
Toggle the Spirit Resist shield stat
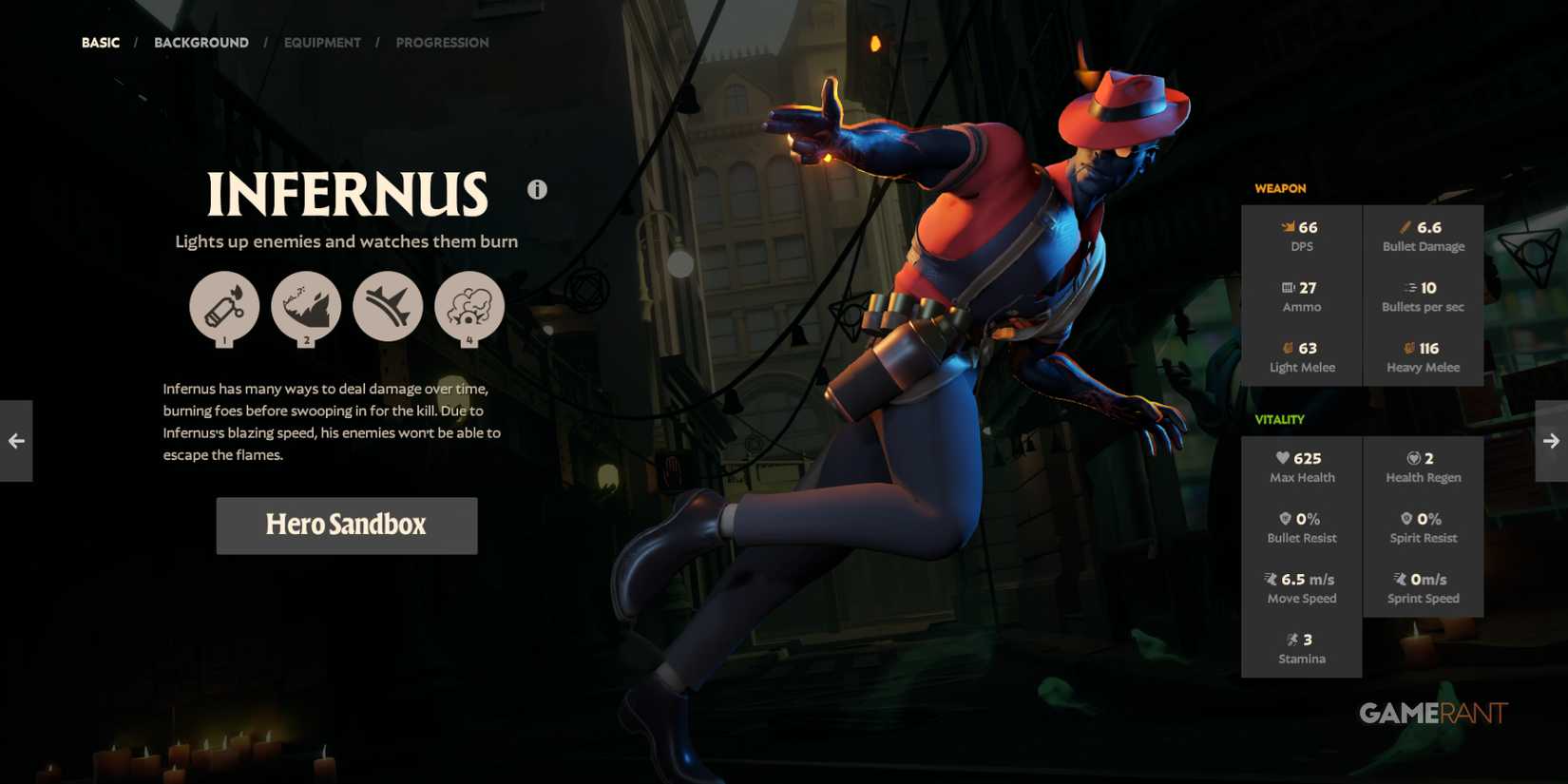coord(1422,527)
